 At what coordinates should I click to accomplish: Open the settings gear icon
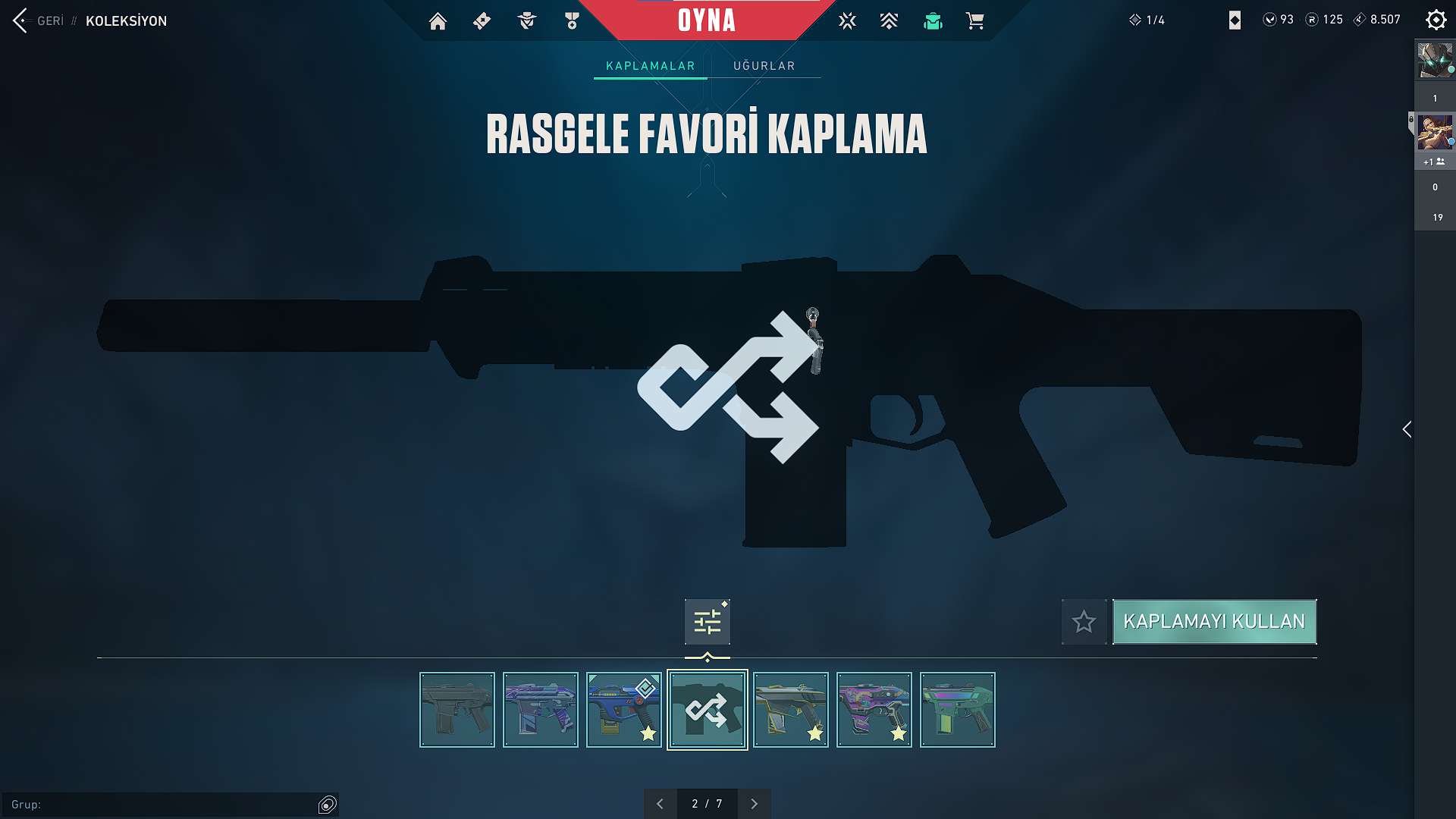point(1436,20)
